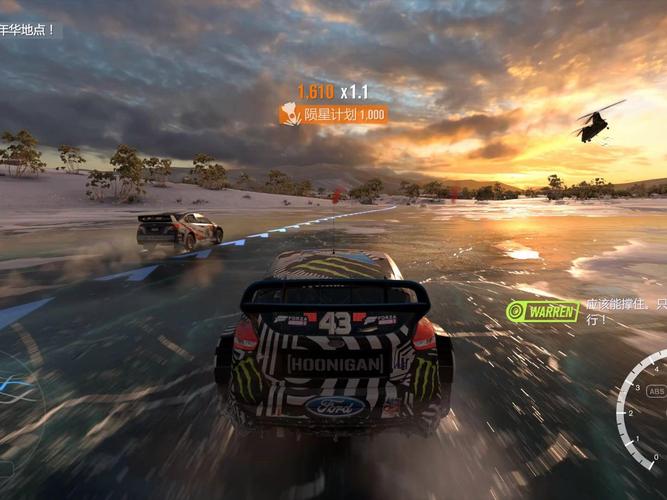The width and height of the screenshot is (667, 500).
Task: Click the orange 陨星计划 skill badge
Action: tap(333, 114)
